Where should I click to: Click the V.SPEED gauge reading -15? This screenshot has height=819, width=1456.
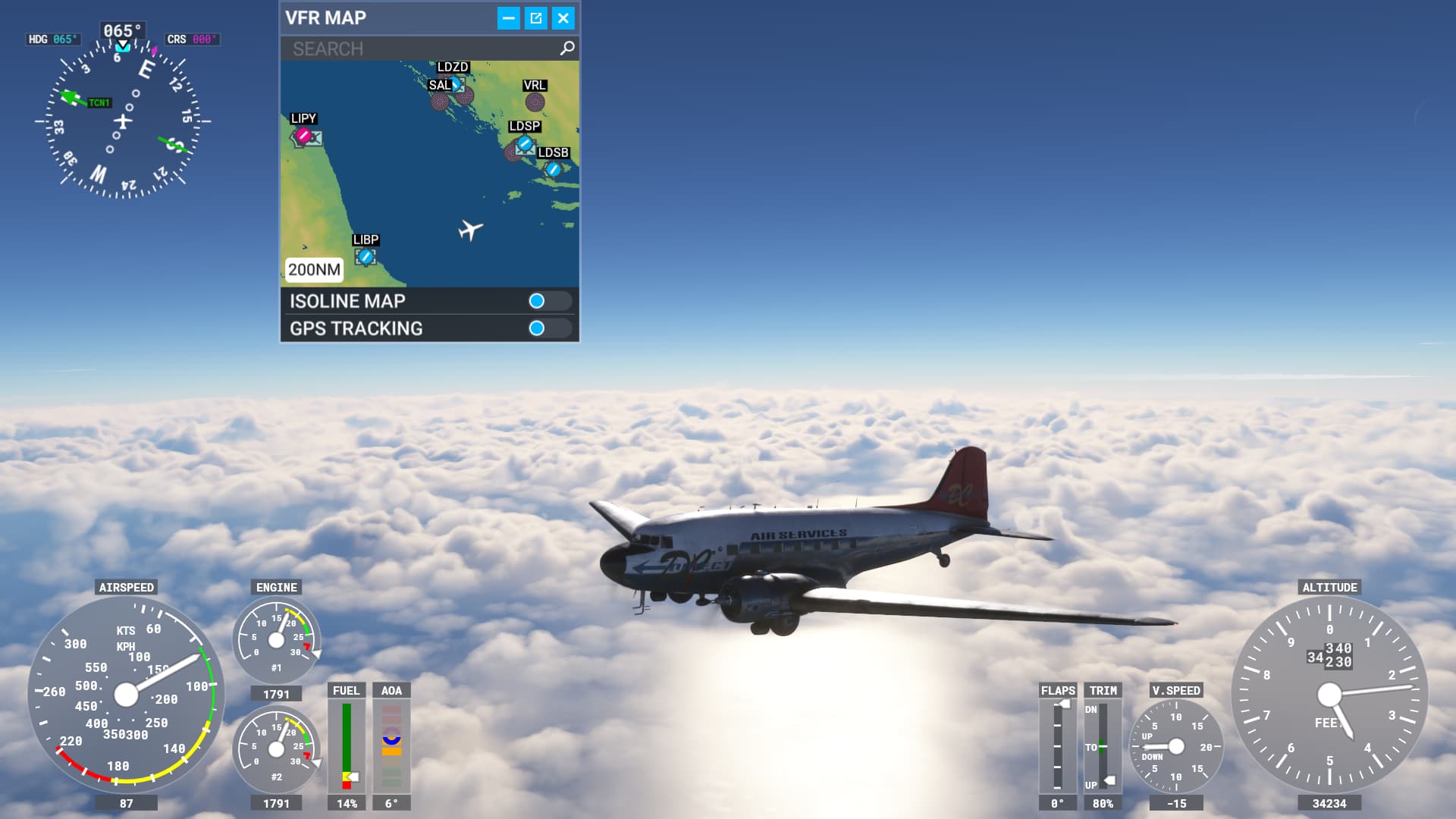click(x=1176, y=747)
